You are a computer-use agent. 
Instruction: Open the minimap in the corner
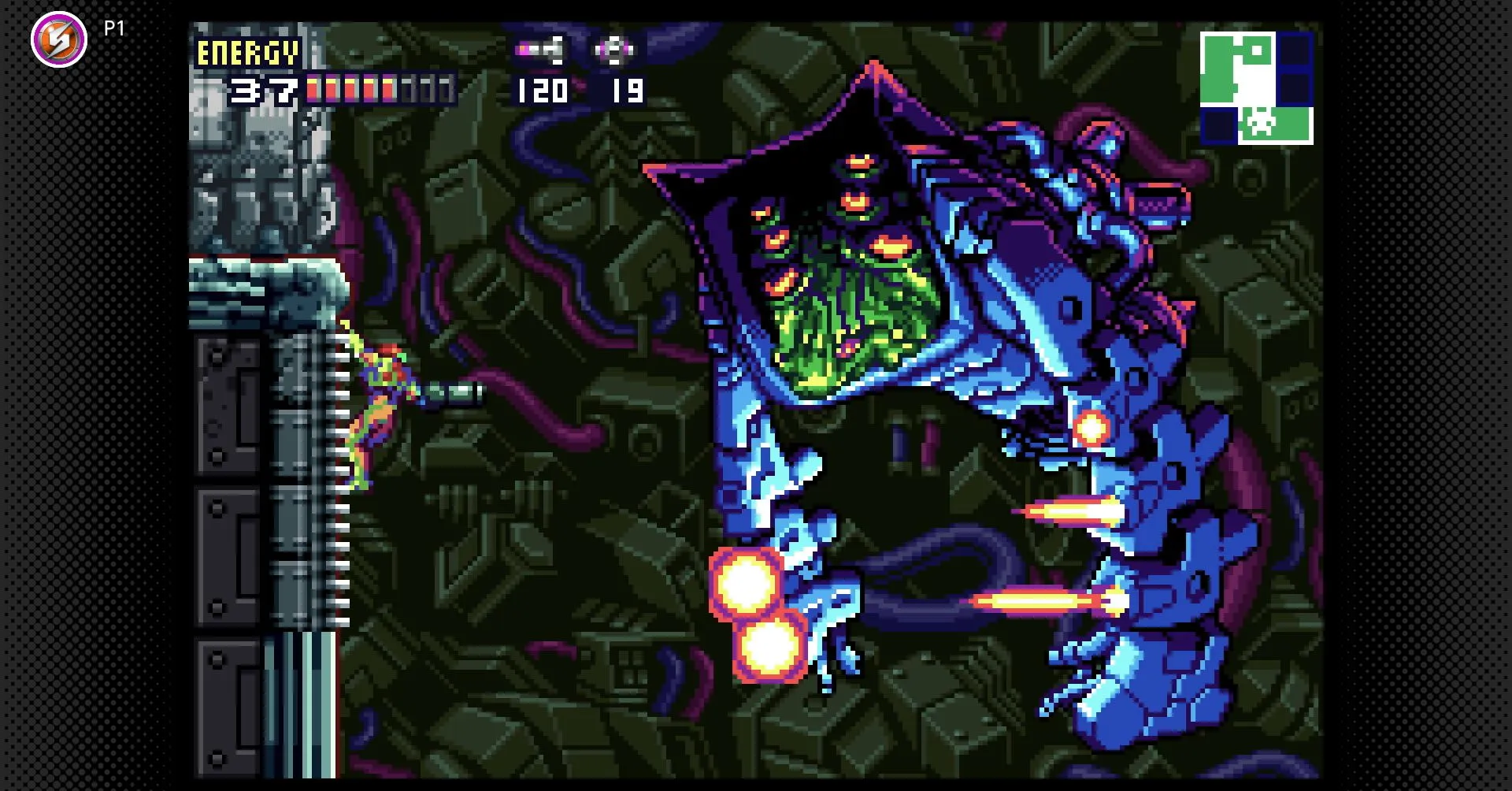point(1256,87)
